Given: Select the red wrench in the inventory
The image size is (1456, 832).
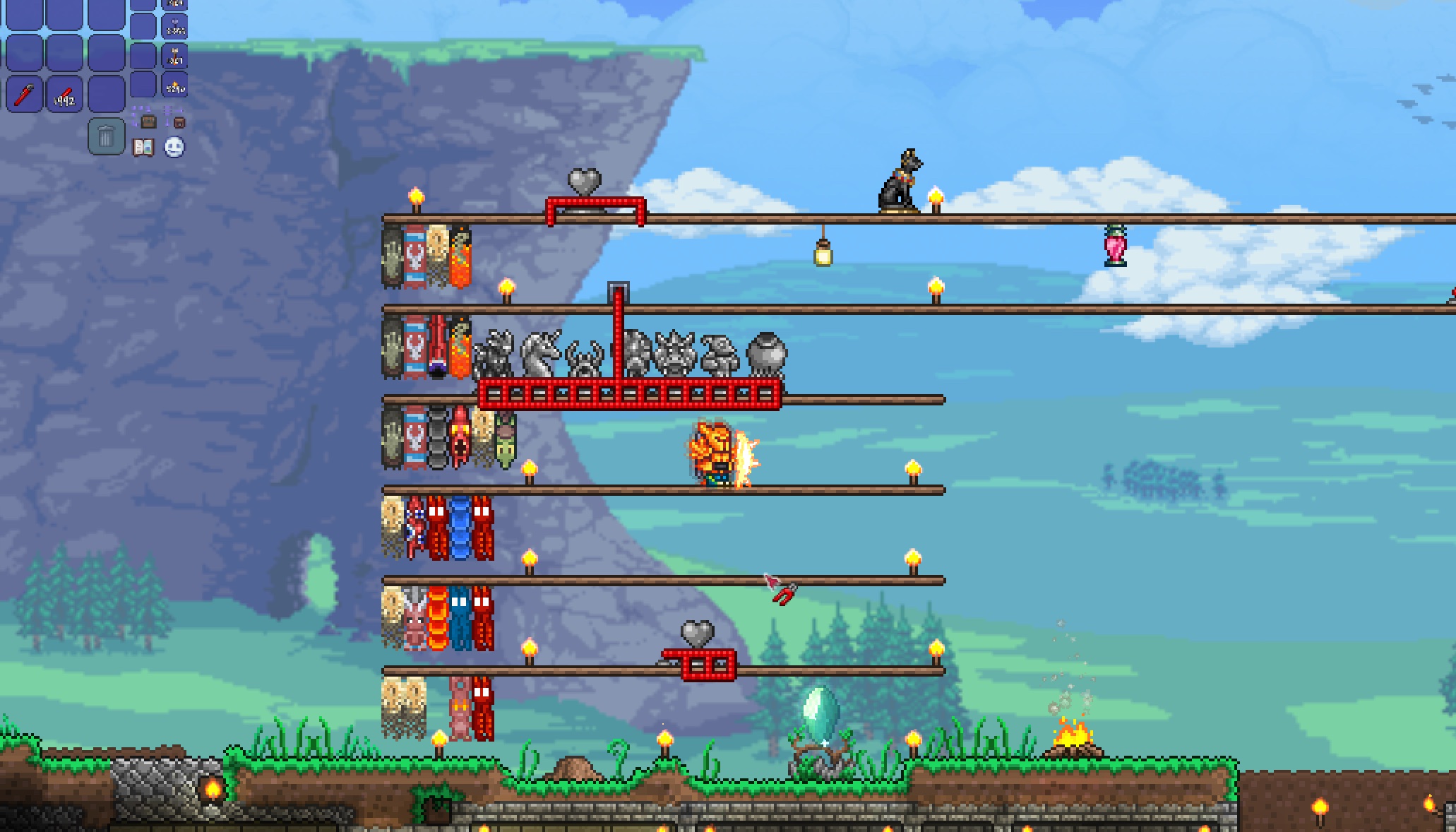Looking at the screenshot, I should tap(23, 93).
